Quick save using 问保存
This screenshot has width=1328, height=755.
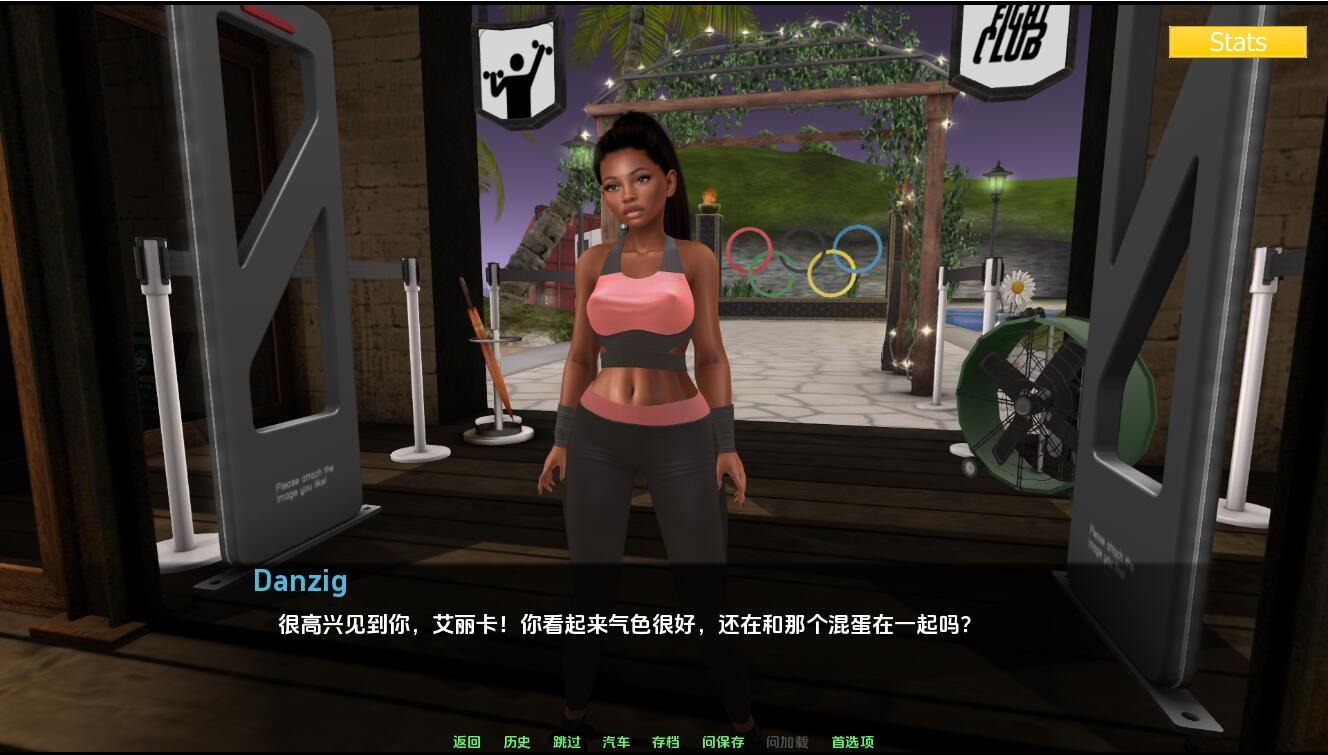click(x=724, y=742)
